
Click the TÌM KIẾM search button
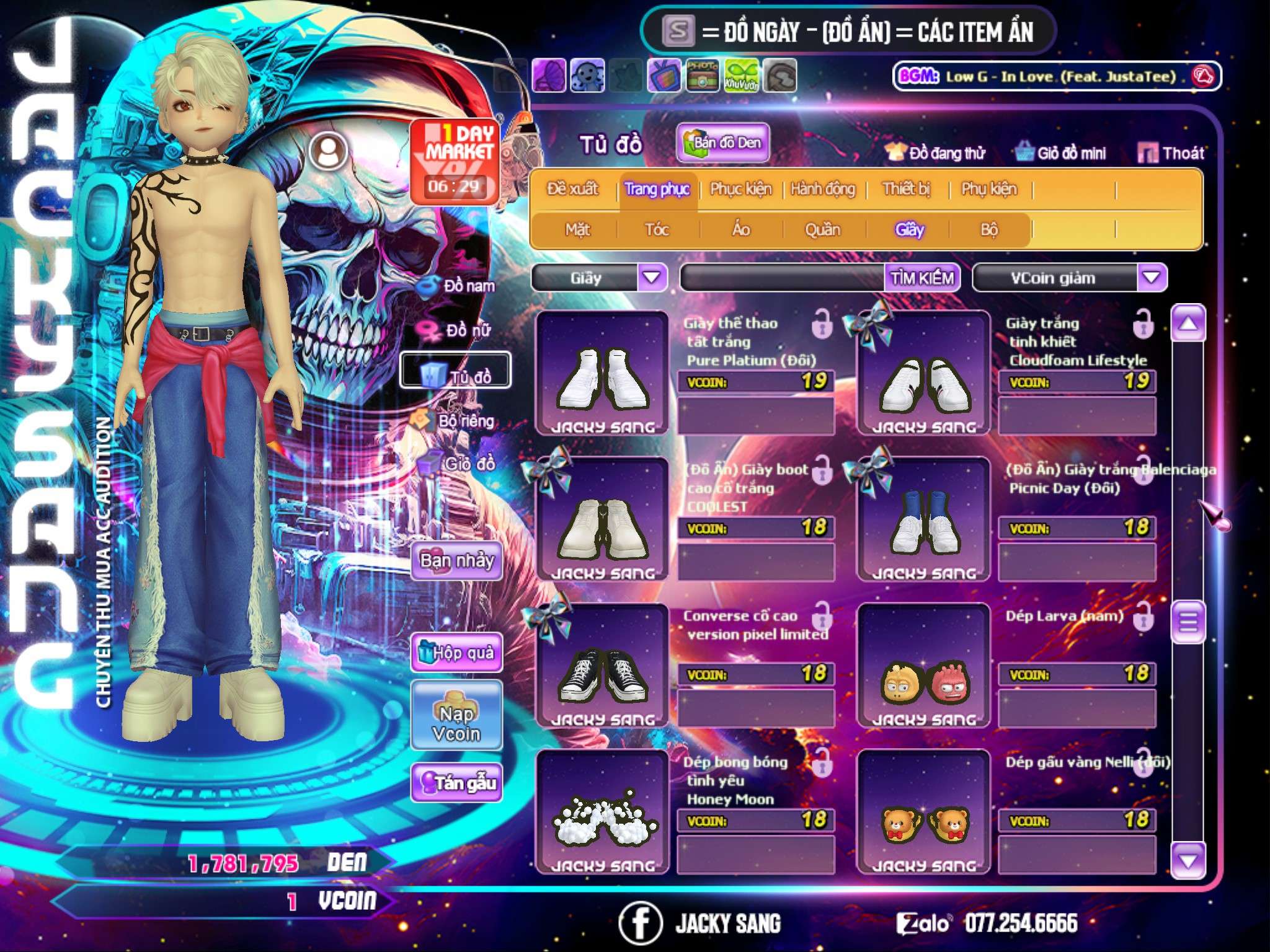pos(921,278)
